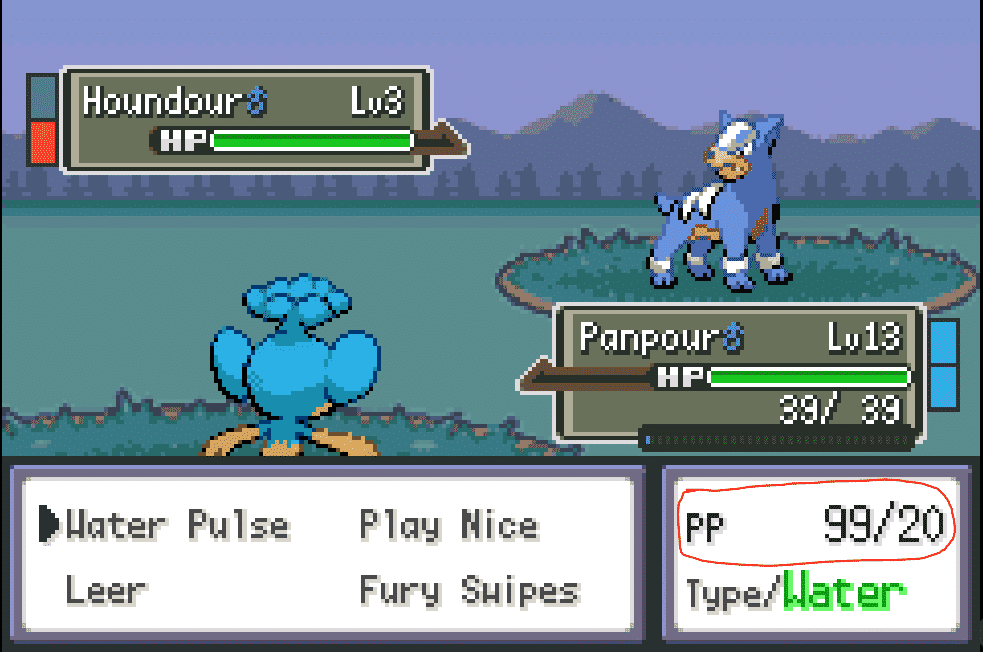The width and height of the screenshot is (983, 652).
Task: Select the Water Pulse move
Action: pos(177,525)
